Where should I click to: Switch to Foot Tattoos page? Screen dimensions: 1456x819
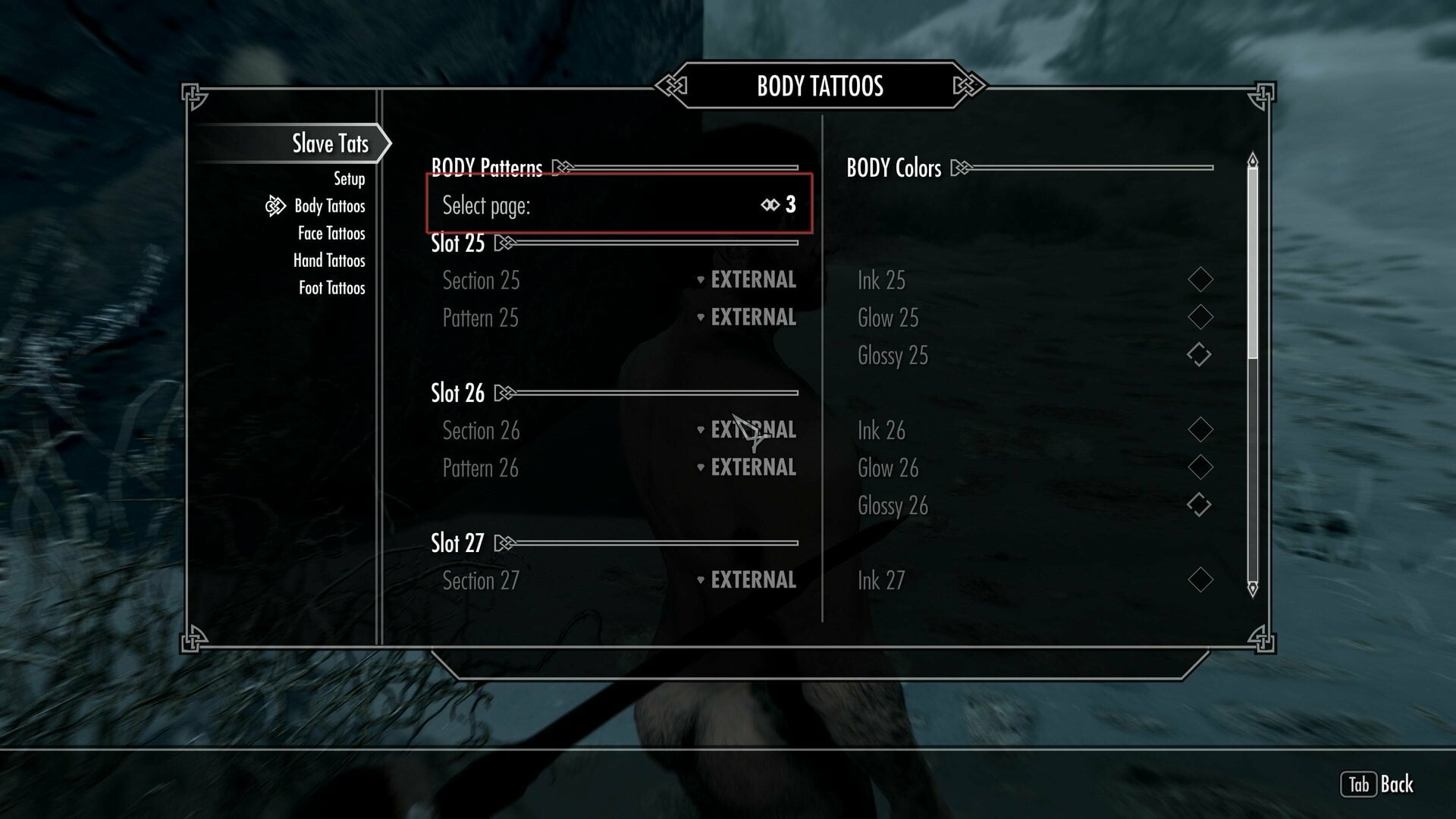331,288
